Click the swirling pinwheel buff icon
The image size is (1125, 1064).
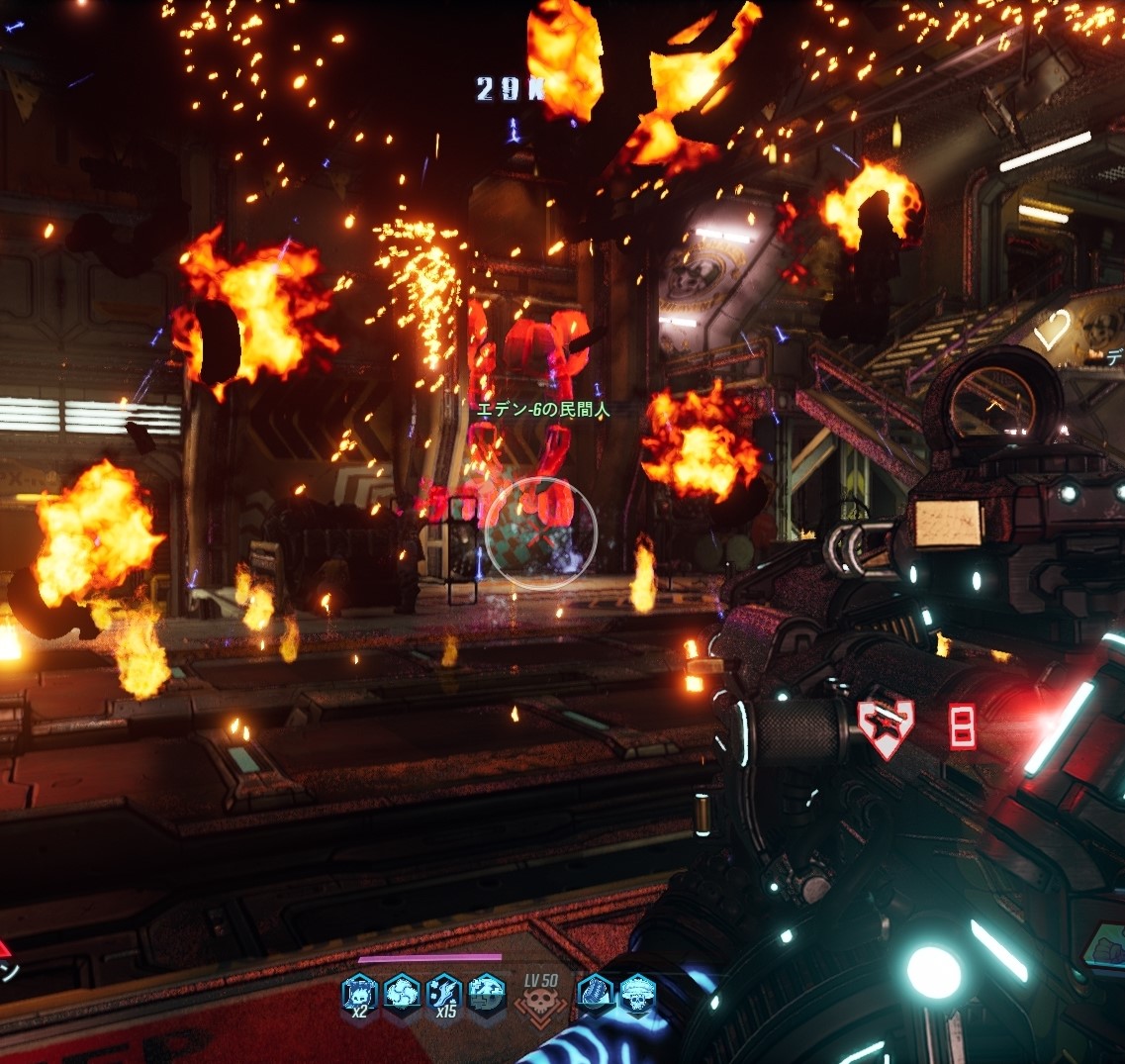point(402,993)
